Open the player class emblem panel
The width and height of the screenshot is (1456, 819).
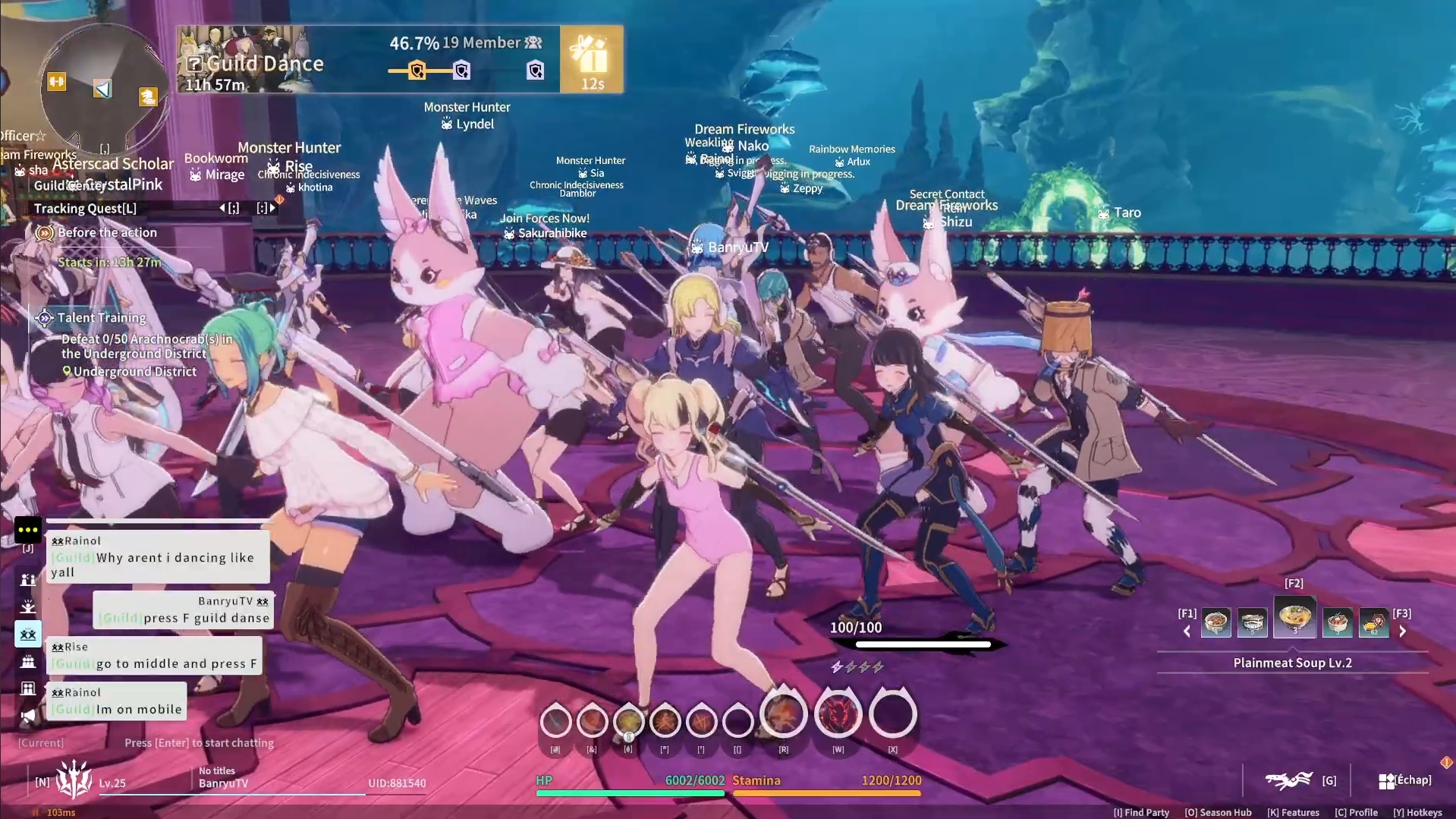coord(74,780)
